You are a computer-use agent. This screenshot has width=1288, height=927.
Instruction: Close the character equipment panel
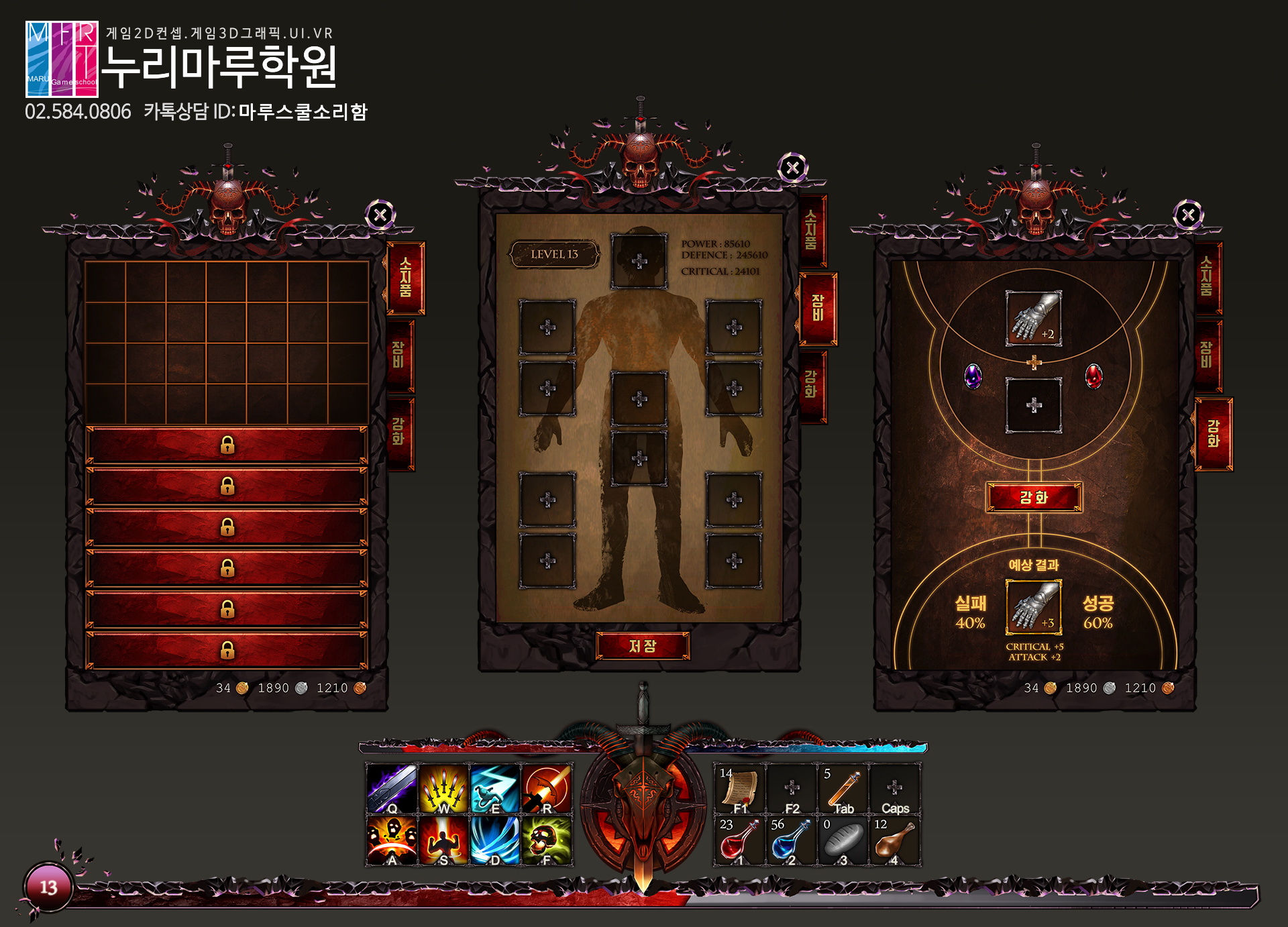[x=792, y=168]
